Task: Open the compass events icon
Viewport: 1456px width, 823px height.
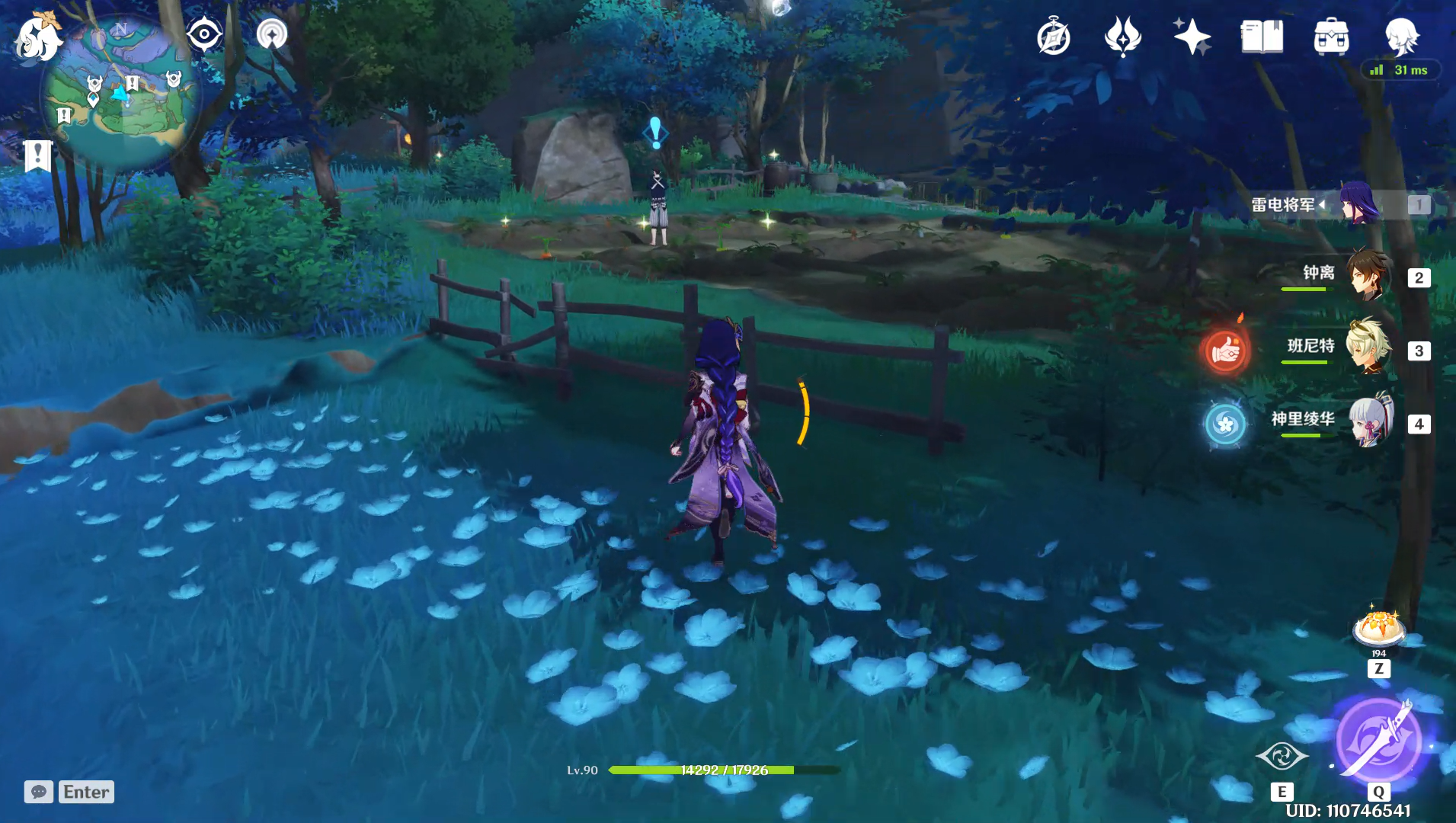Action: coord(1054,37)
